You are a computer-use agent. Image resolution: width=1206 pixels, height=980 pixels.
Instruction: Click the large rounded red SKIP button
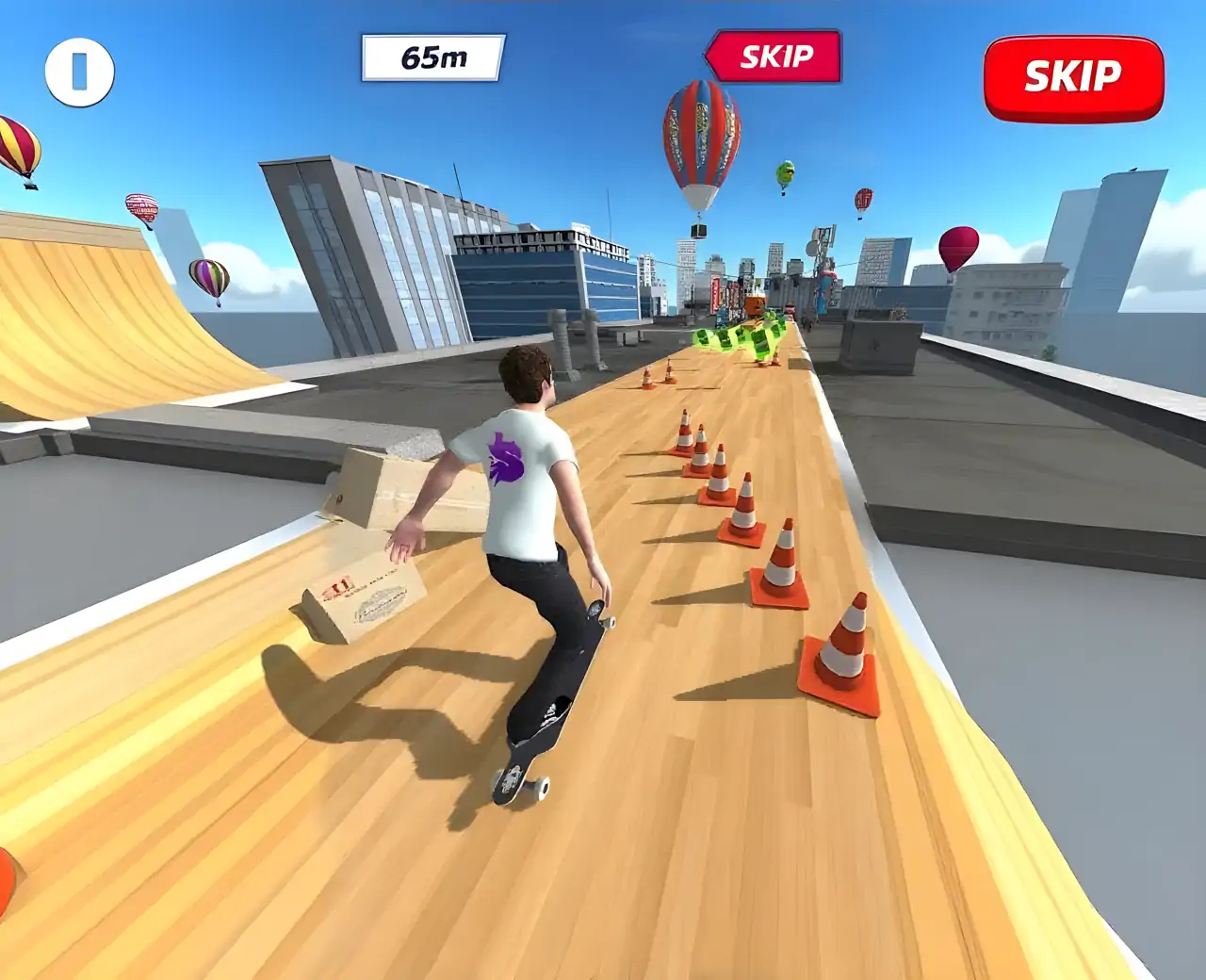point(1073,78)
